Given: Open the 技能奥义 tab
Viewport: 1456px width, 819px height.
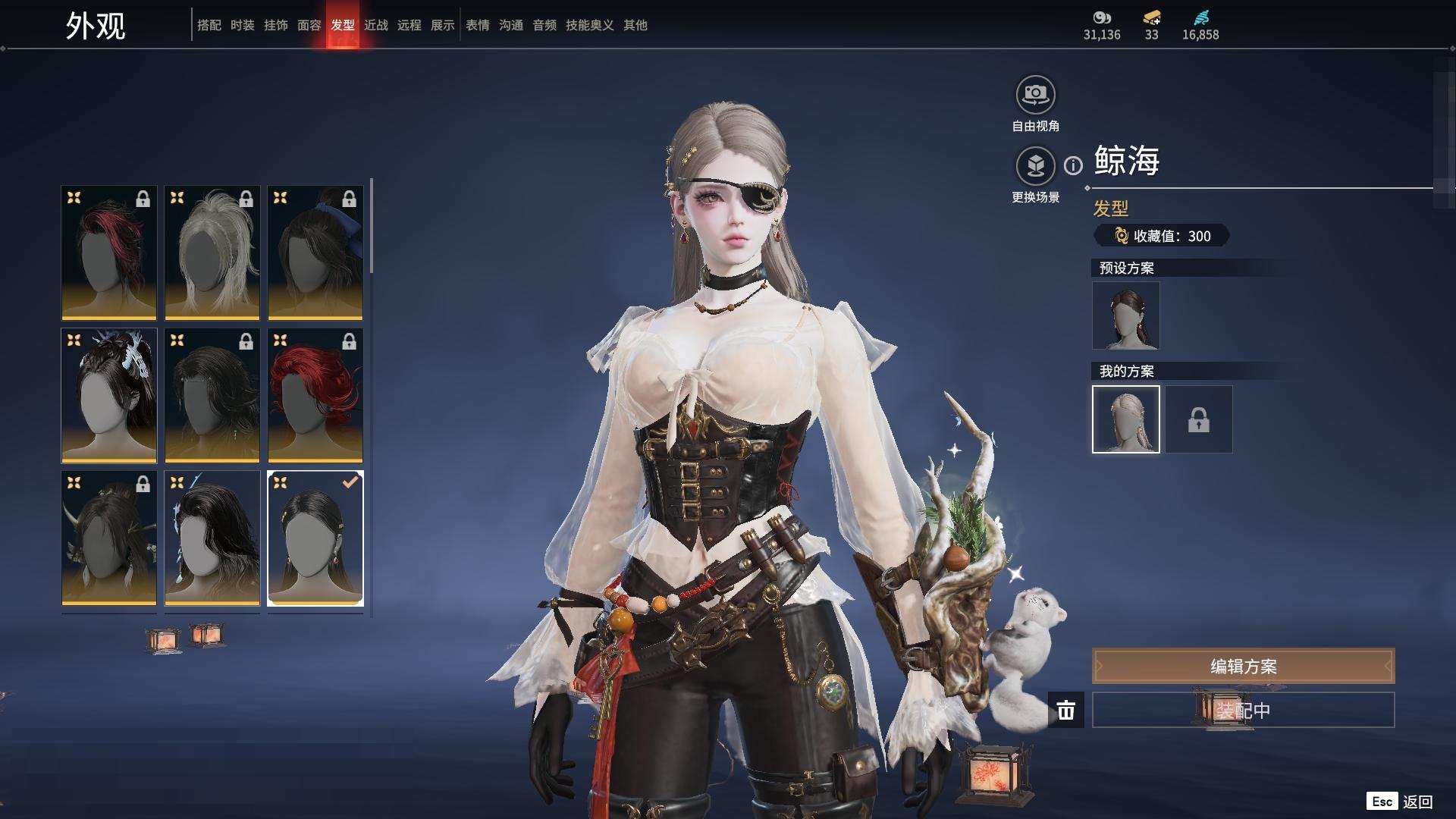Looking at the screenshot, I should (x=590, y=25).
